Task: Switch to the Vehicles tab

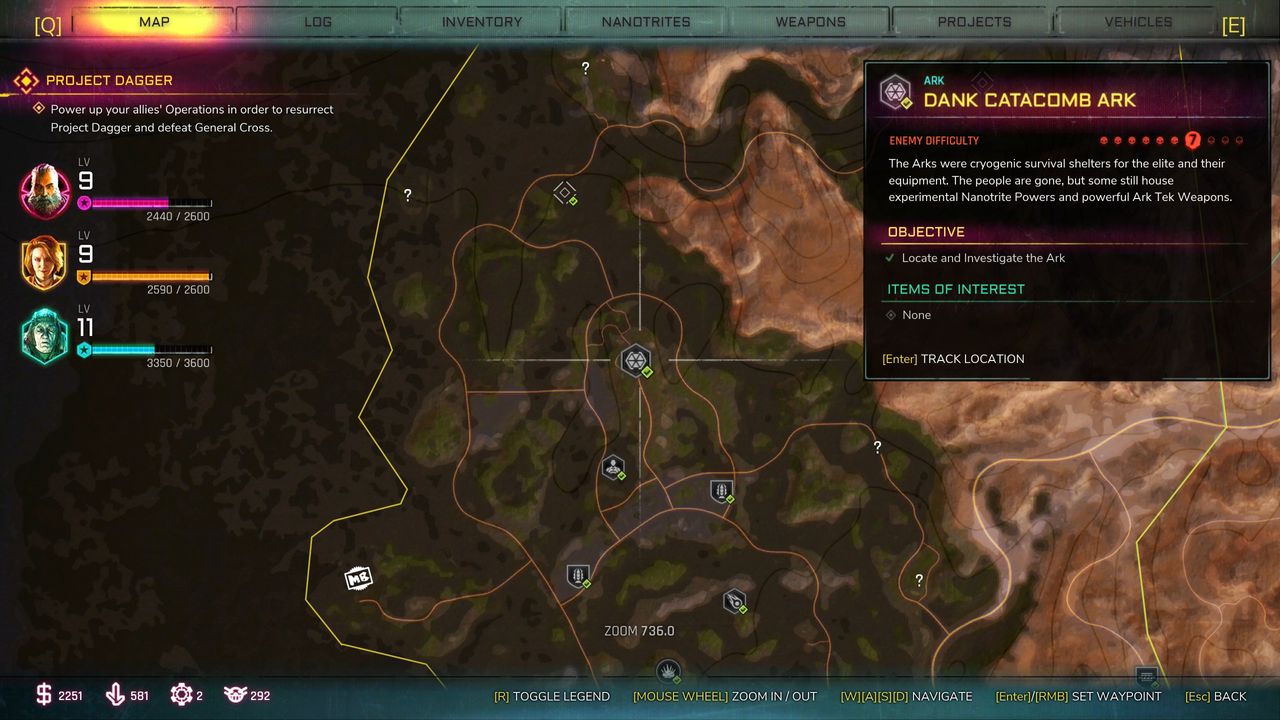Action: (1138, 21)
